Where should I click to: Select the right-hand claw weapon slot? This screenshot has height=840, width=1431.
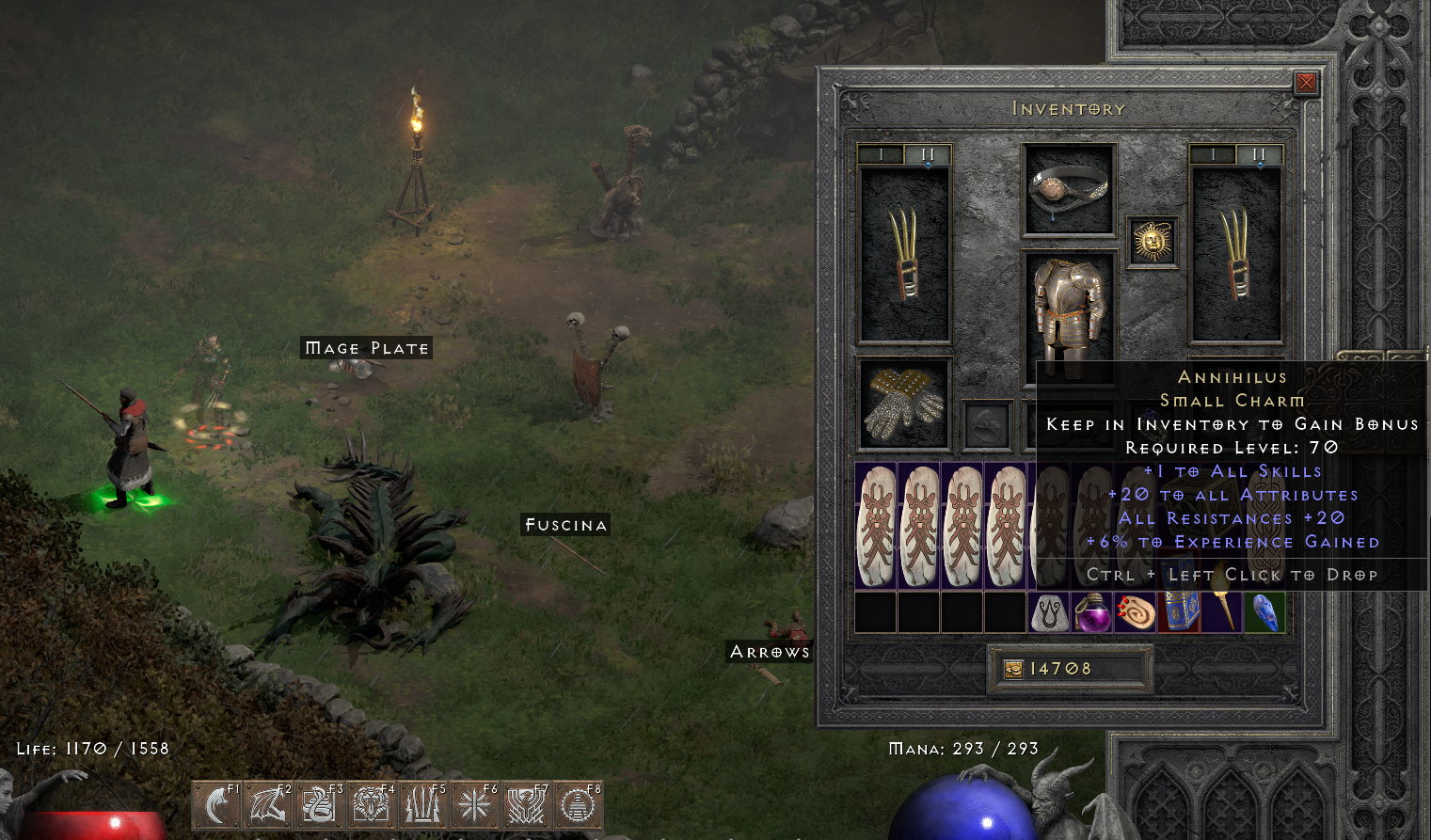click(1235, 254)
